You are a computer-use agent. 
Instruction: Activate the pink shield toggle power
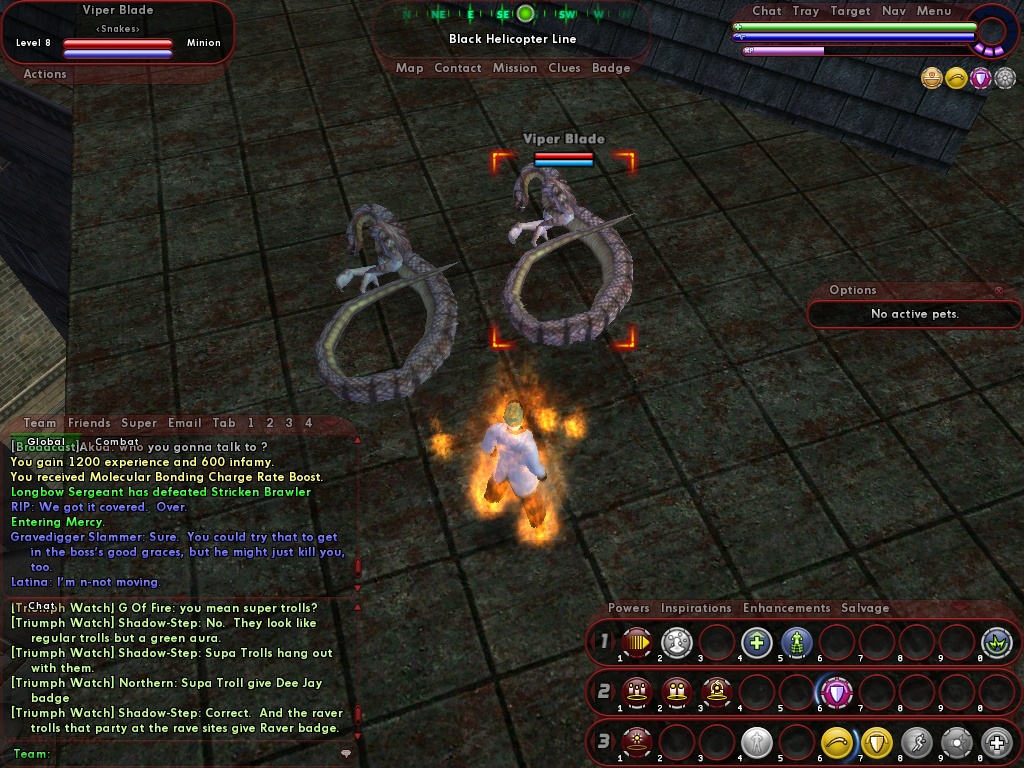pyautogui.click(x=836, y=692)
